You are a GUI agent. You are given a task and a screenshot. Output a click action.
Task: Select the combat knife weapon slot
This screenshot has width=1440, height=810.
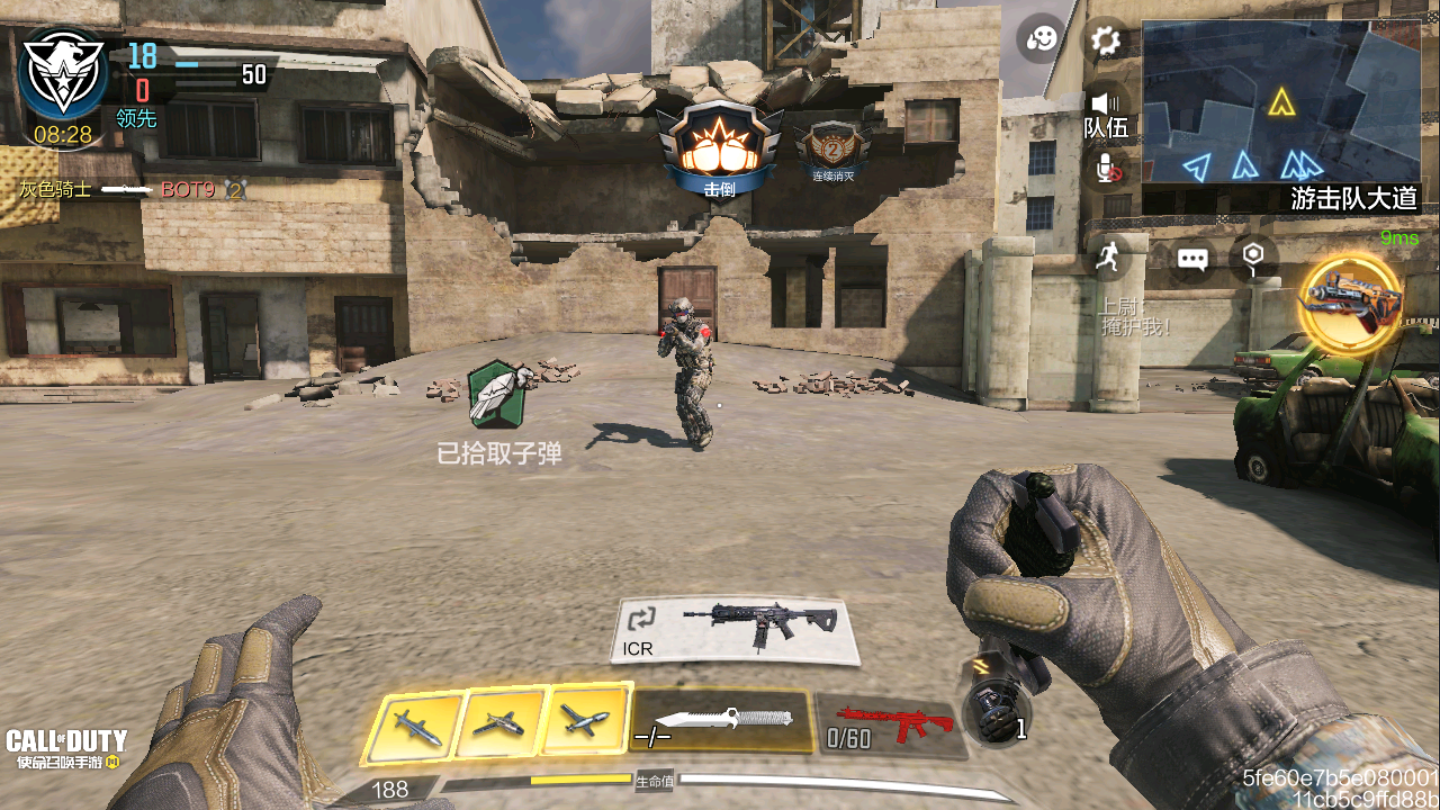click(722, 720)
